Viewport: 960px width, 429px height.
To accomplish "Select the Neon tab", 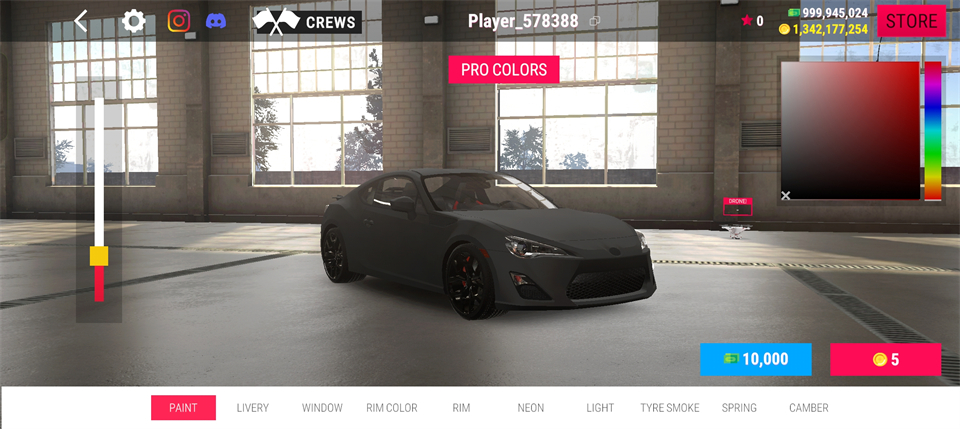I will point(531,408).
